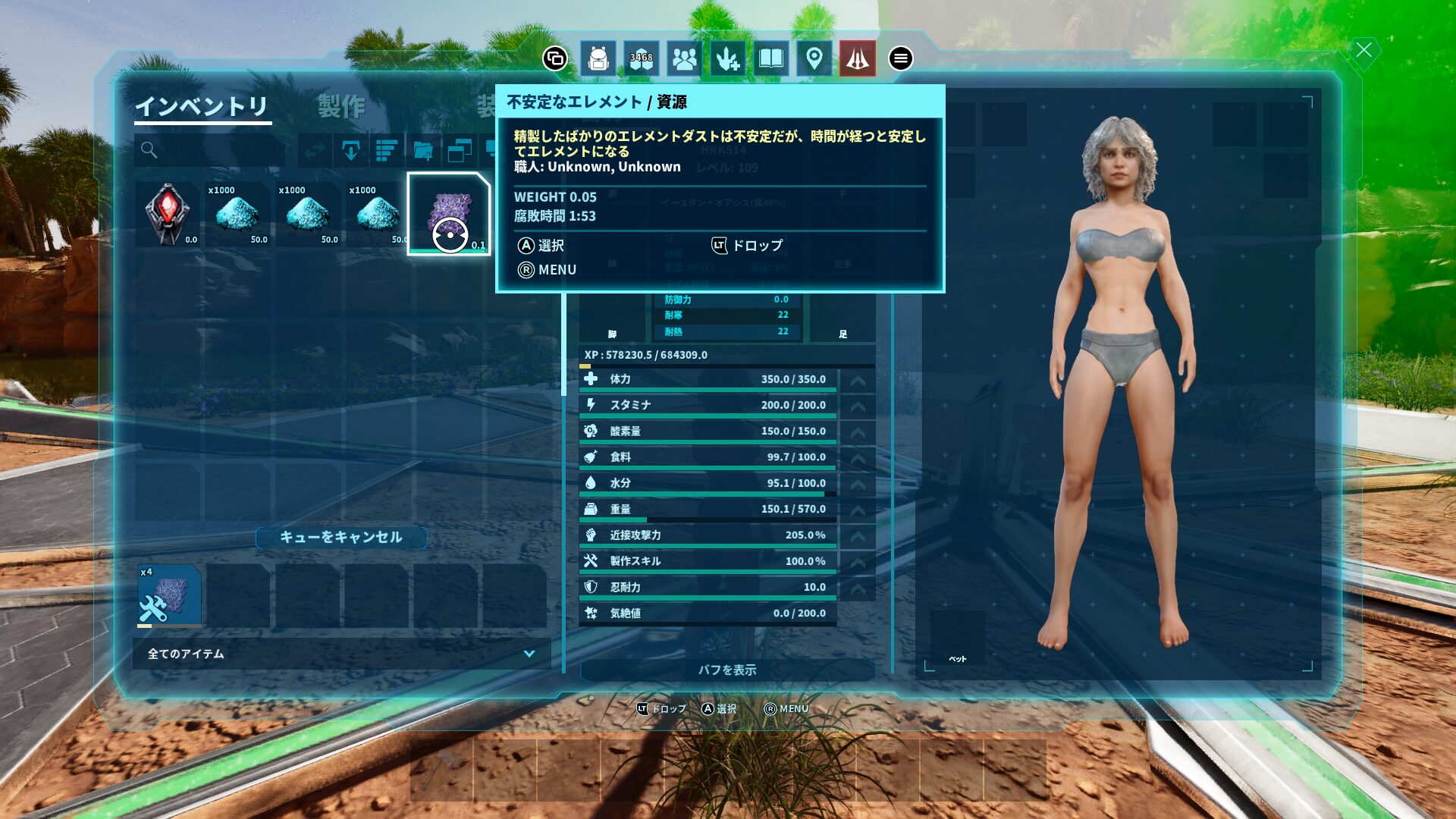Click the red highlighted icon in top bar
This screenshot has height=819, width=1456.
tap(857, 58)
